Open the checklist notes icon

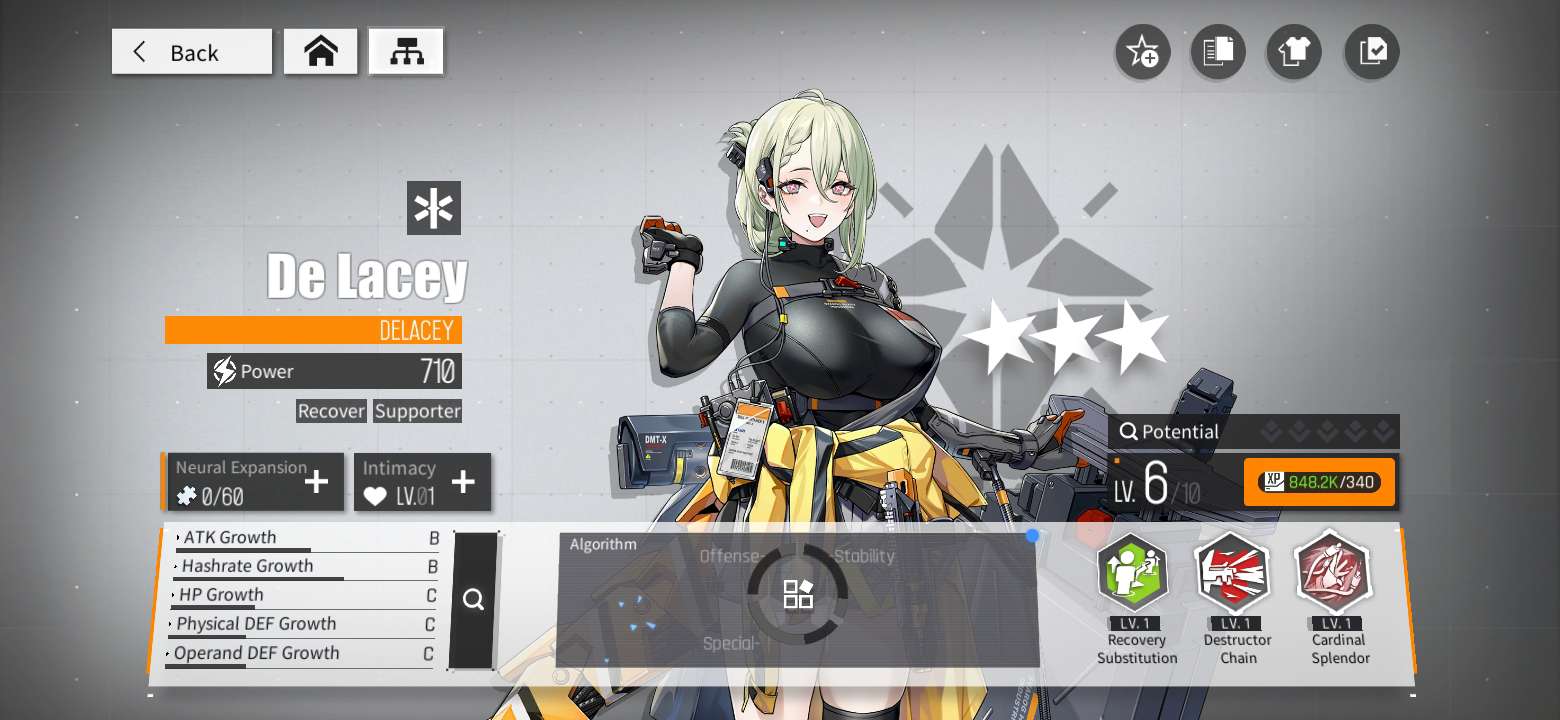point(1372,52)
